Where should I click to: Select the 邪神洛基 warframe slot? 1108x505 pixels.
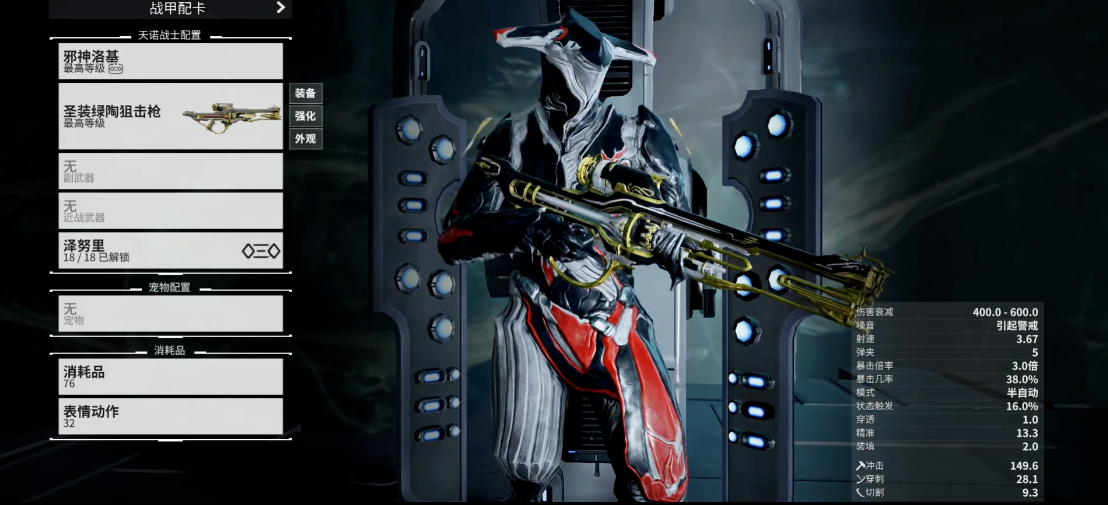170,61
